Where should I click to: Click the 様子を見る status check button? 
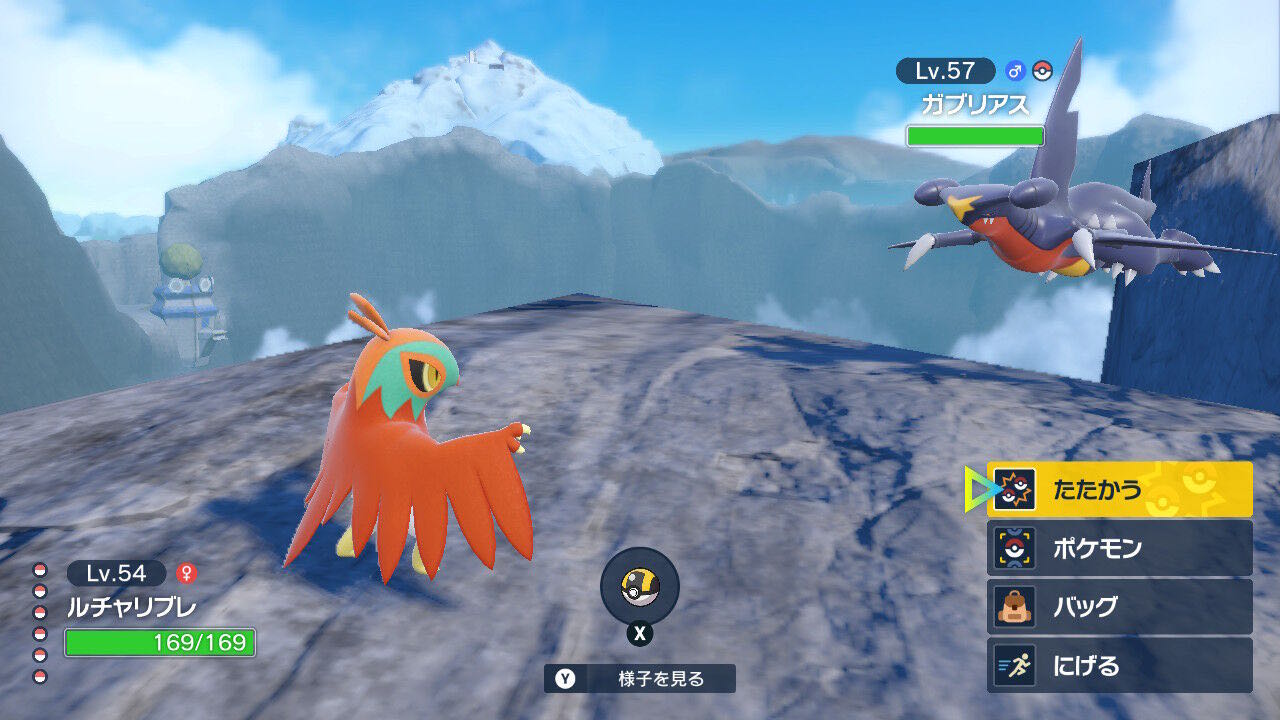[x=640, y=679]
